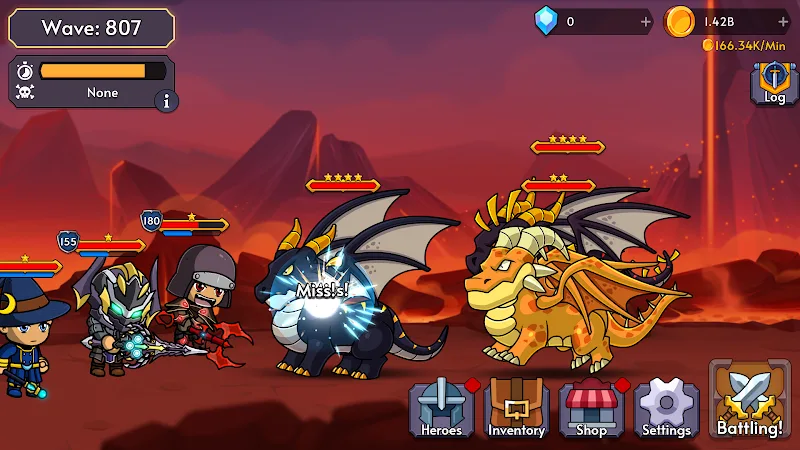Show boss info with the i icon

tap(165, 100)
